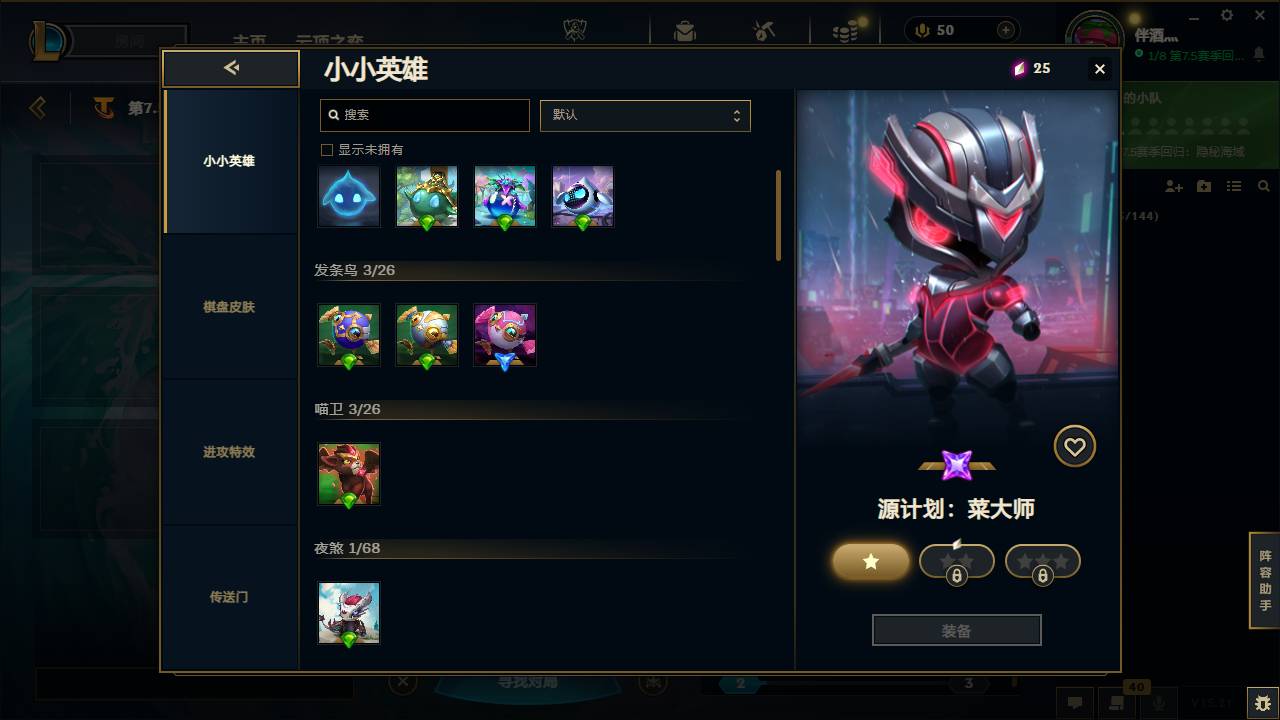1280x720 pixels.
Task: Open the store via coins icon
Action: (845, 30)
